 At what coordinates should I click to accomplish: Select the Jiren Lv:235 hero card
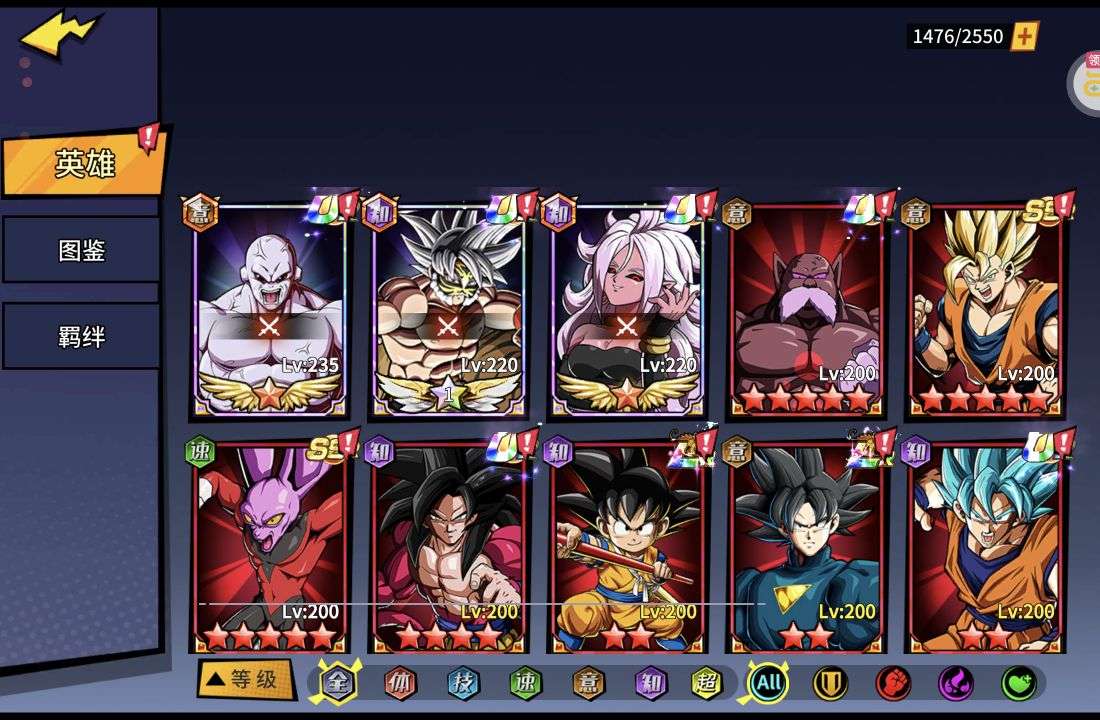tap(269, 310)
